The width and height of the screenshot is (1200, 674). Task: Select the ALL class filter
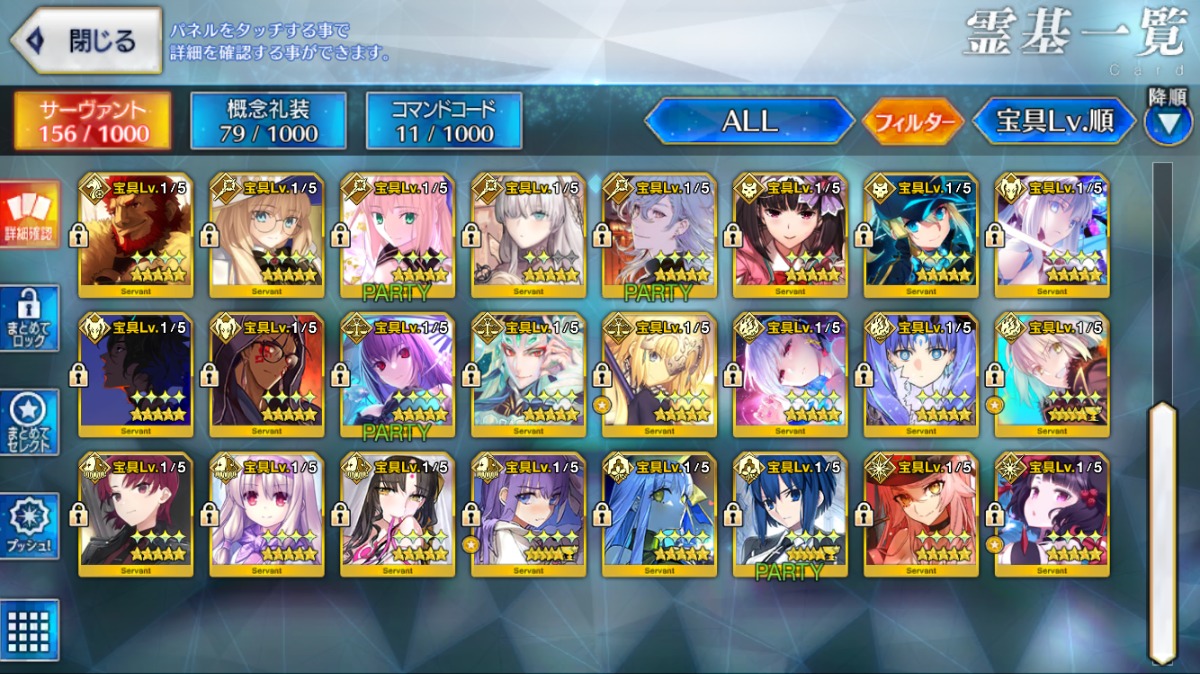pyautogui.click(x=749, y=121)
